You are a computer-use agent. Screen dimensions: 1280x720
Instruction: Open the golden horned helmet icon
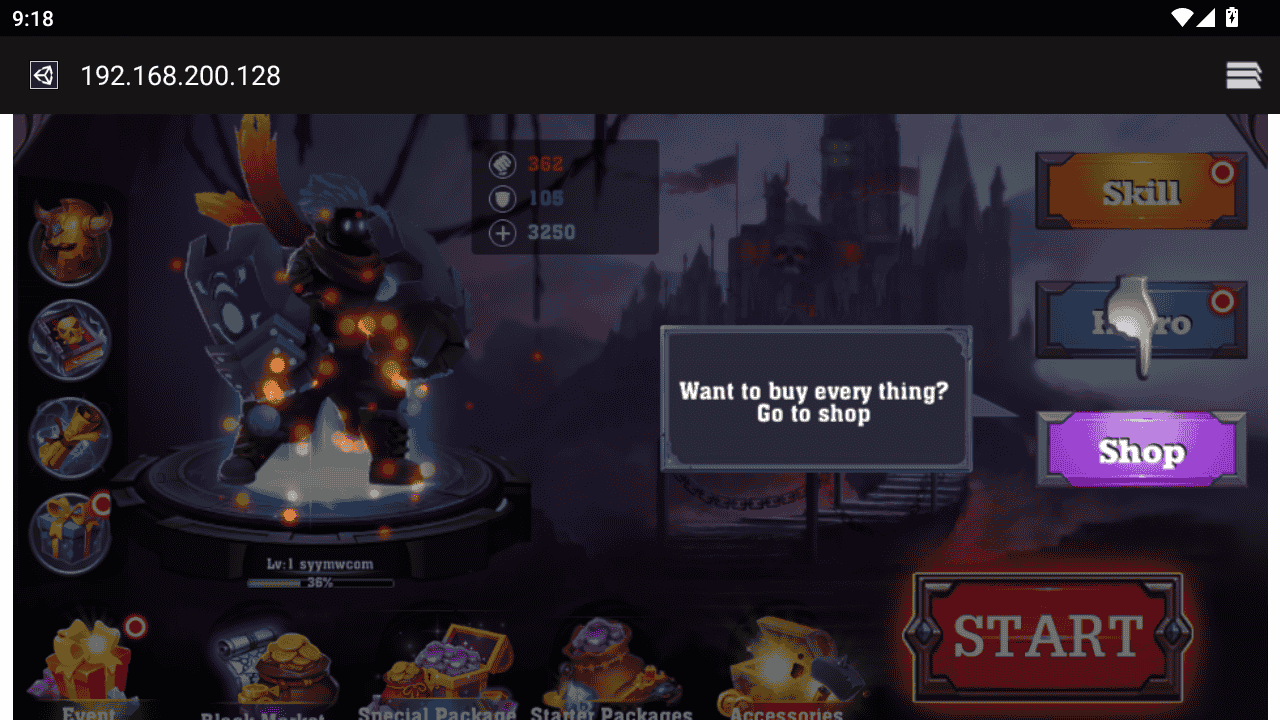coord(70,242)
